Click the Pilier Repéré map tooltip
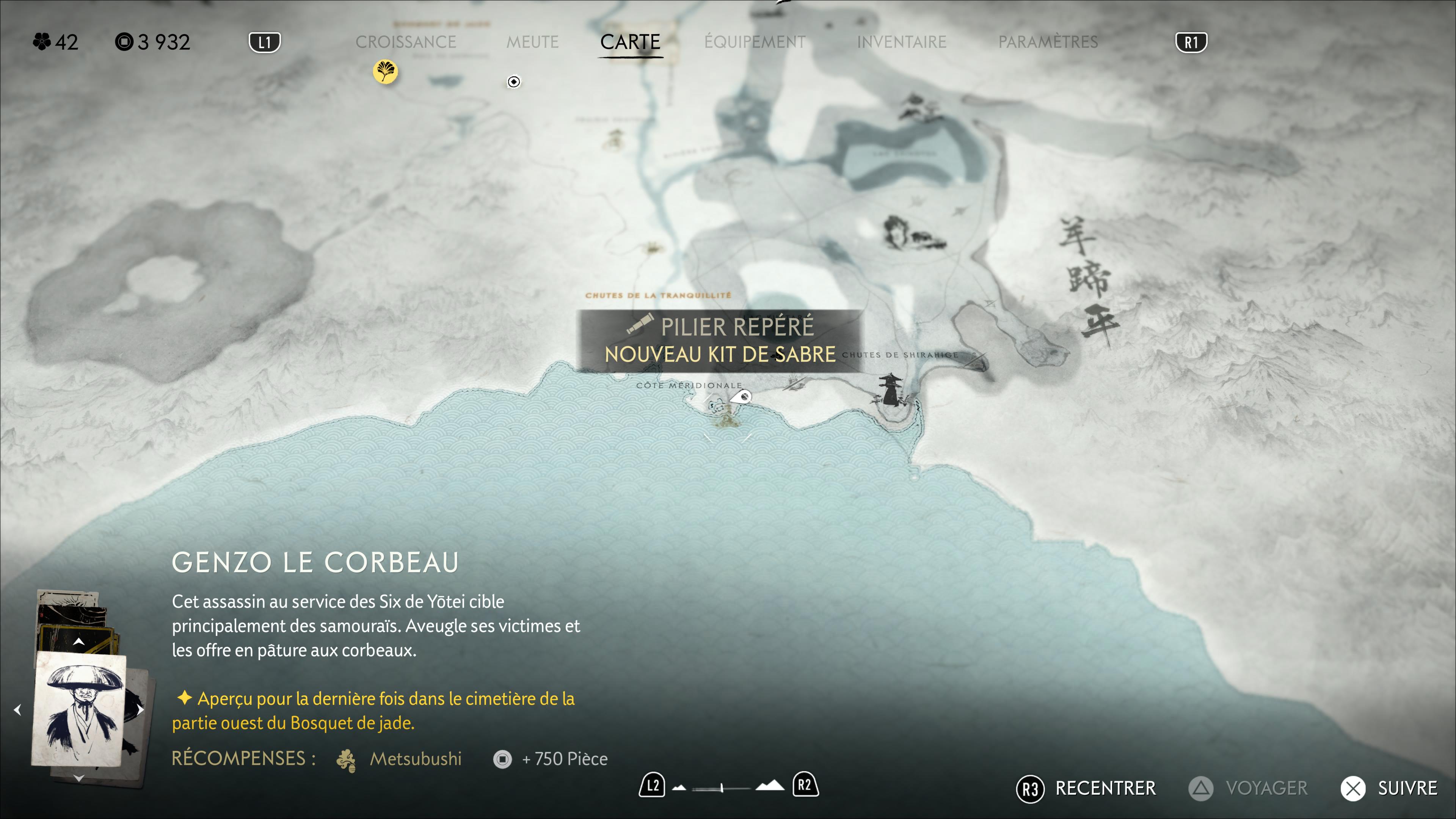 click(x=720, y=341)
